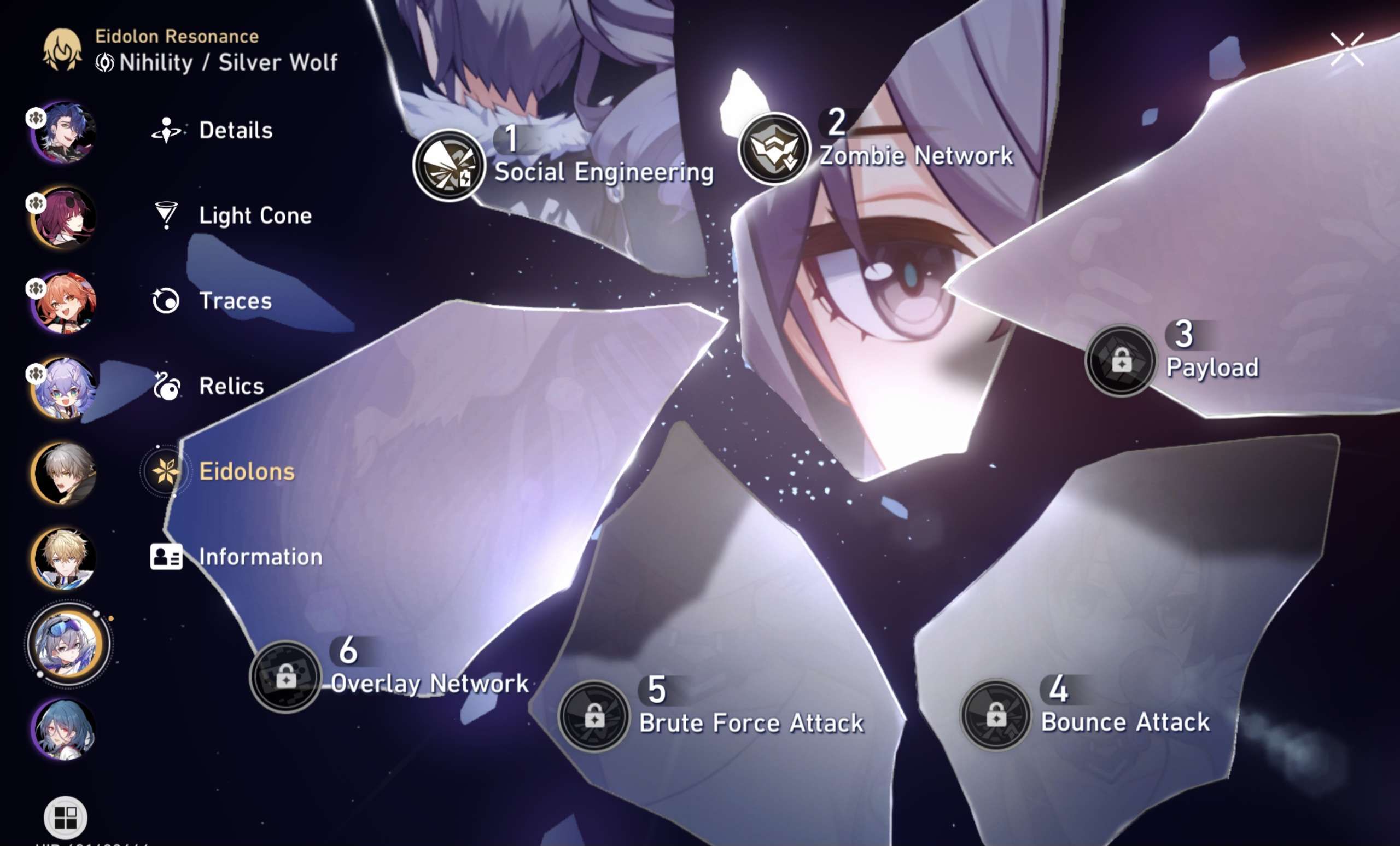Open the Relics section
Screen dimensions: 1400x846
tap(230, 386)
